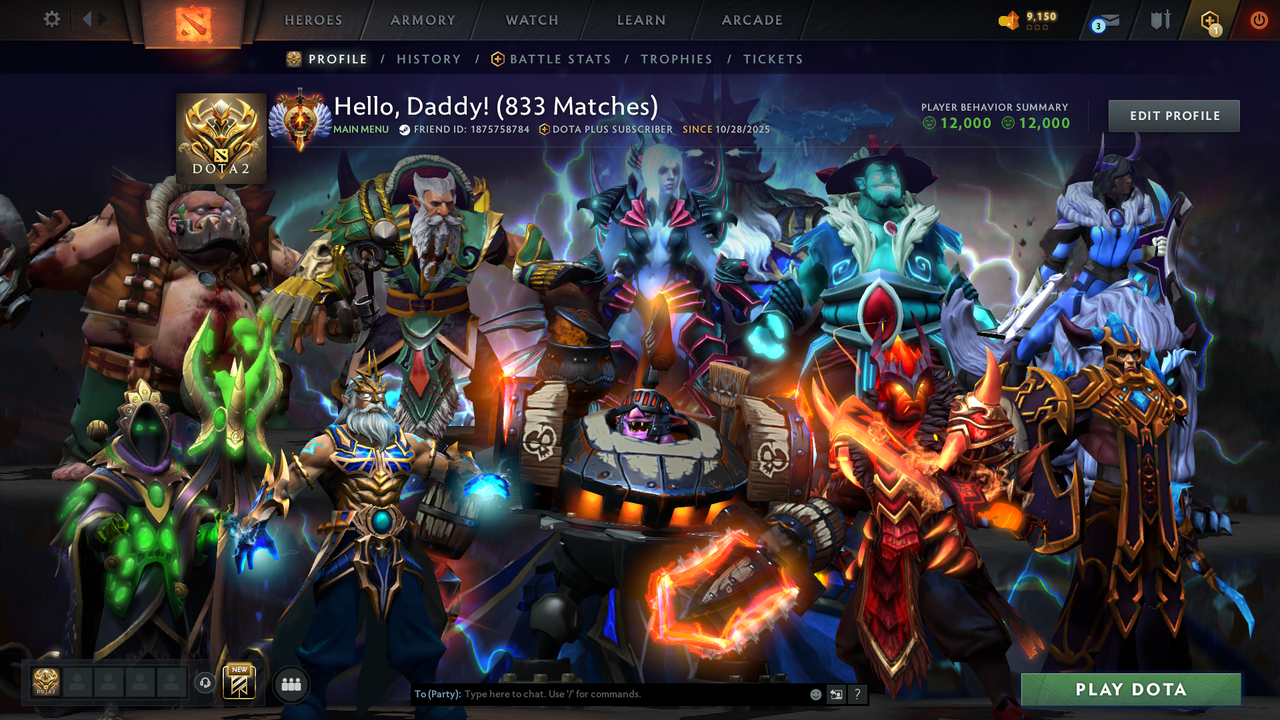Viewport: 1280px width, 720px height.
Task: Open the ARCADE menu item
Action: pyautogui.click(x=751, y=20)
